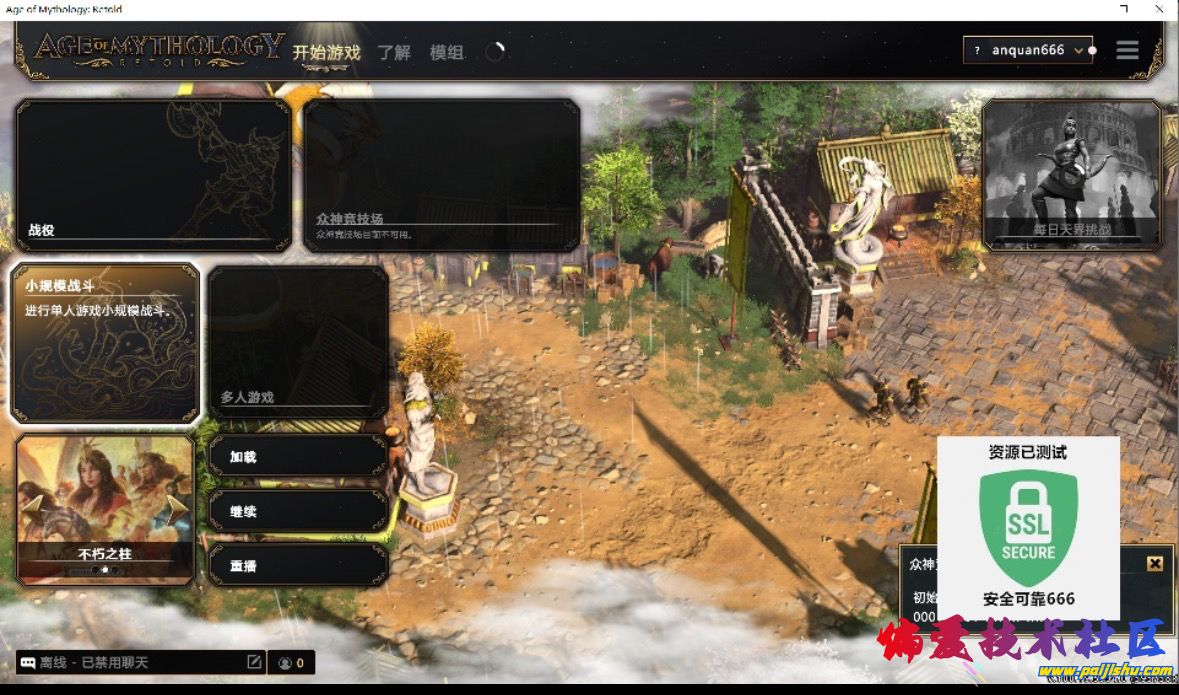
Task: Click the 加载 load button
Action: tap(298, 456)
